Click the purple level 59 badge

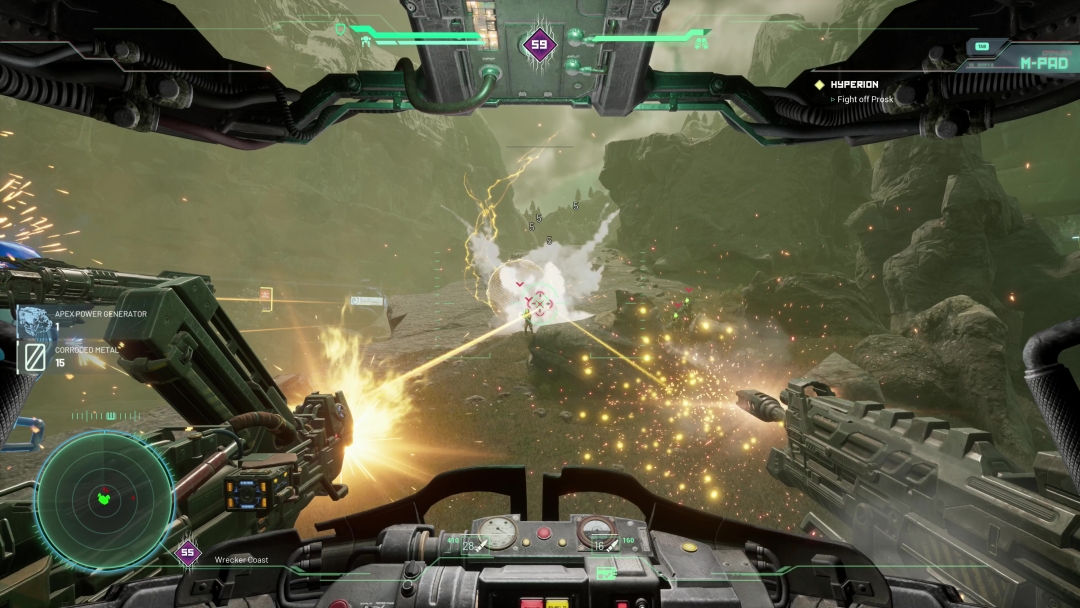click(x=540, y=44)
